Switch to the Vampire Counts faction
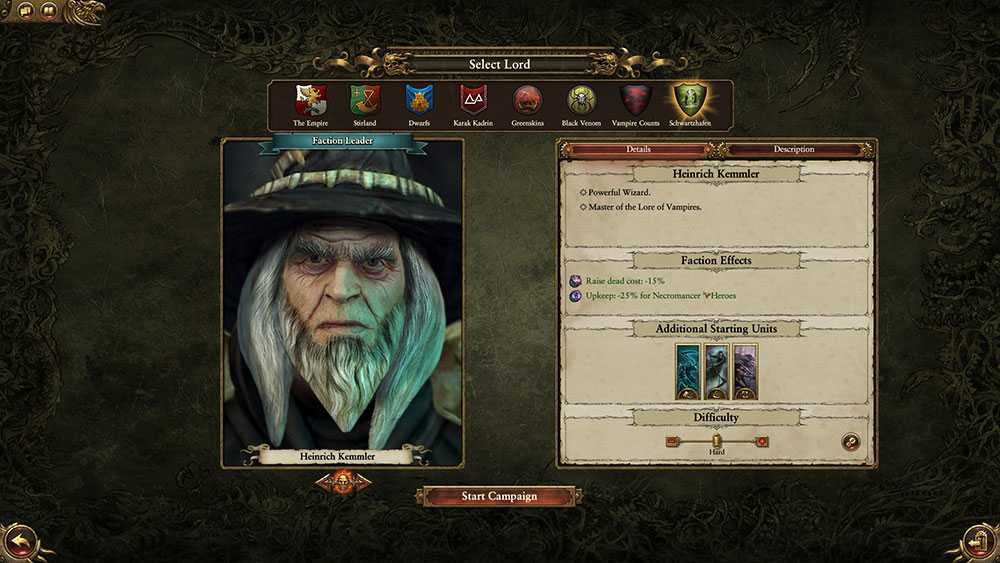Screen dimensions: 1000x563 (635, 100)
